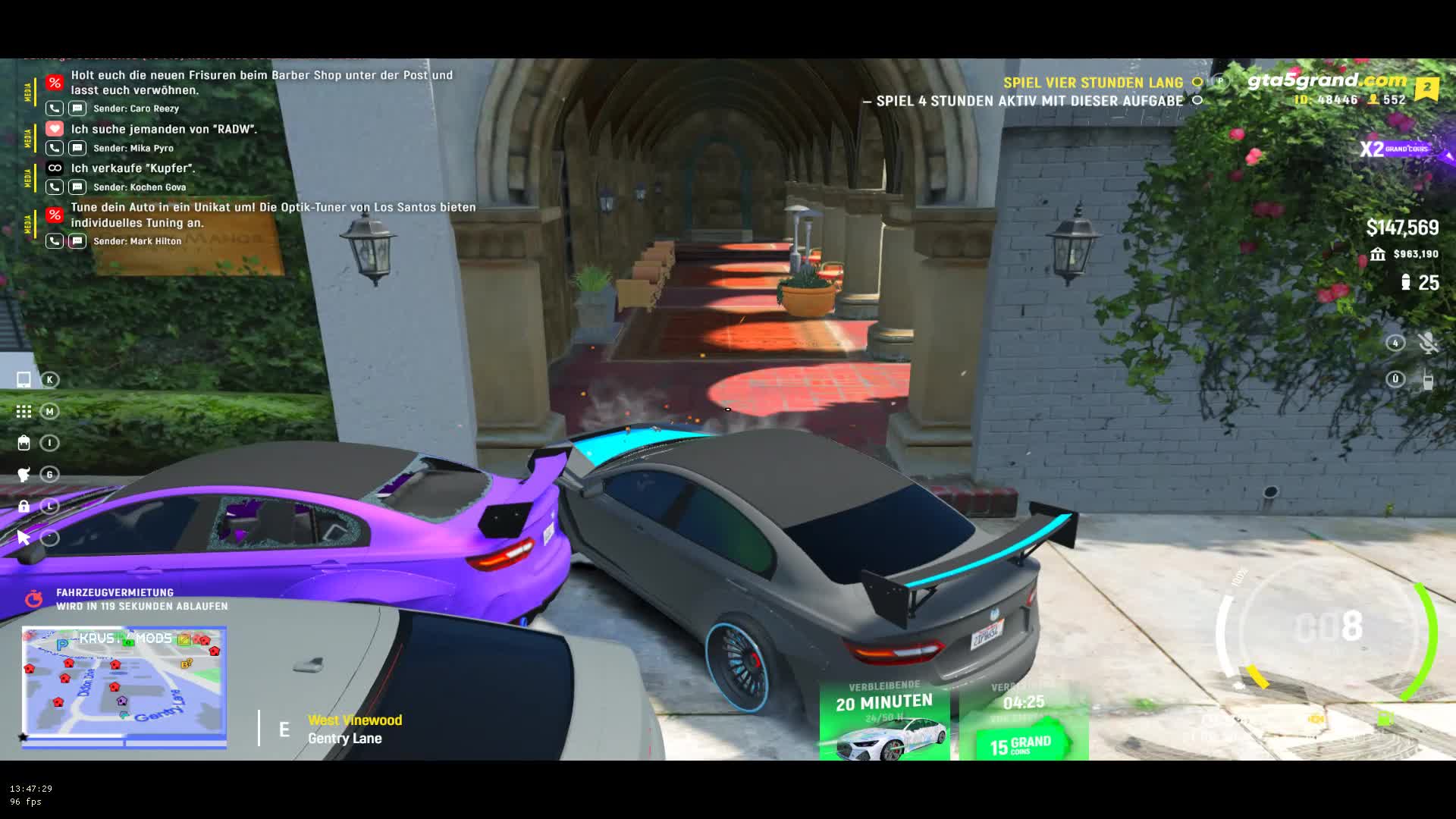Message sender Mika Pyro via chat icon
1456x819 pixels.
click(77, 148)
